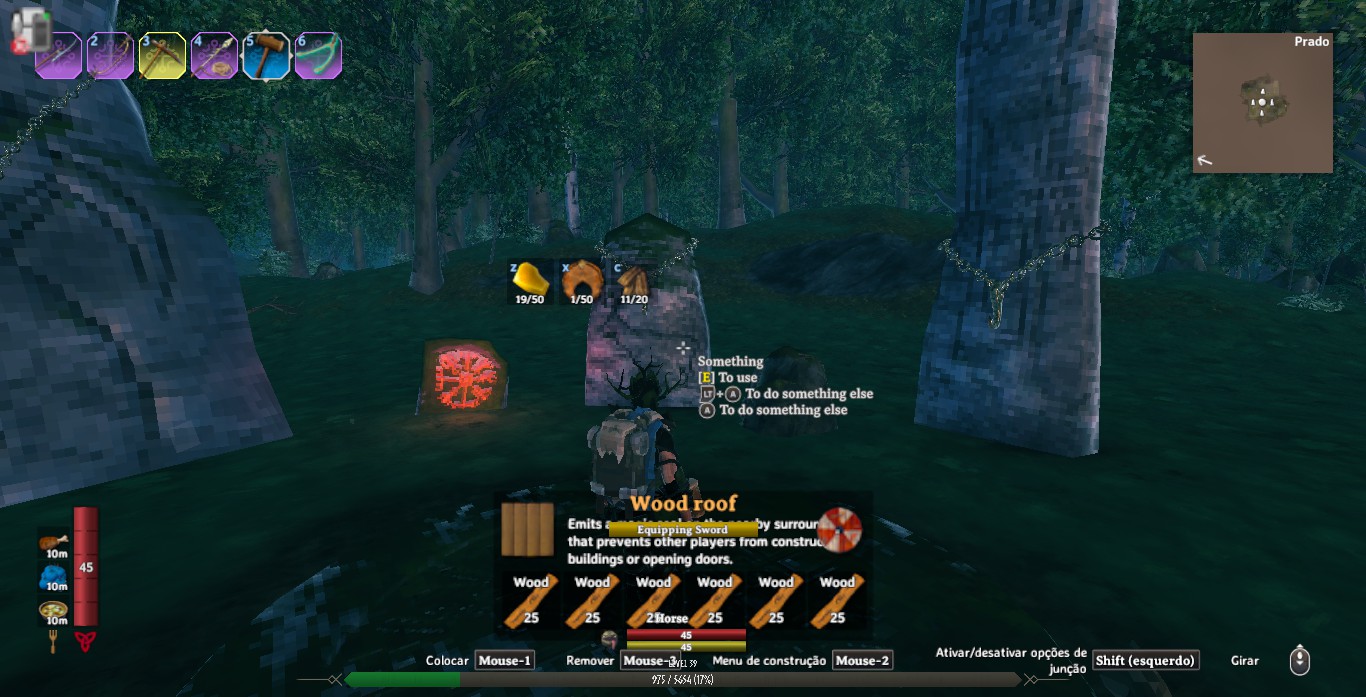
Task: Pick the green wishbone in hotbar slot 6
Action: point(318,56)
